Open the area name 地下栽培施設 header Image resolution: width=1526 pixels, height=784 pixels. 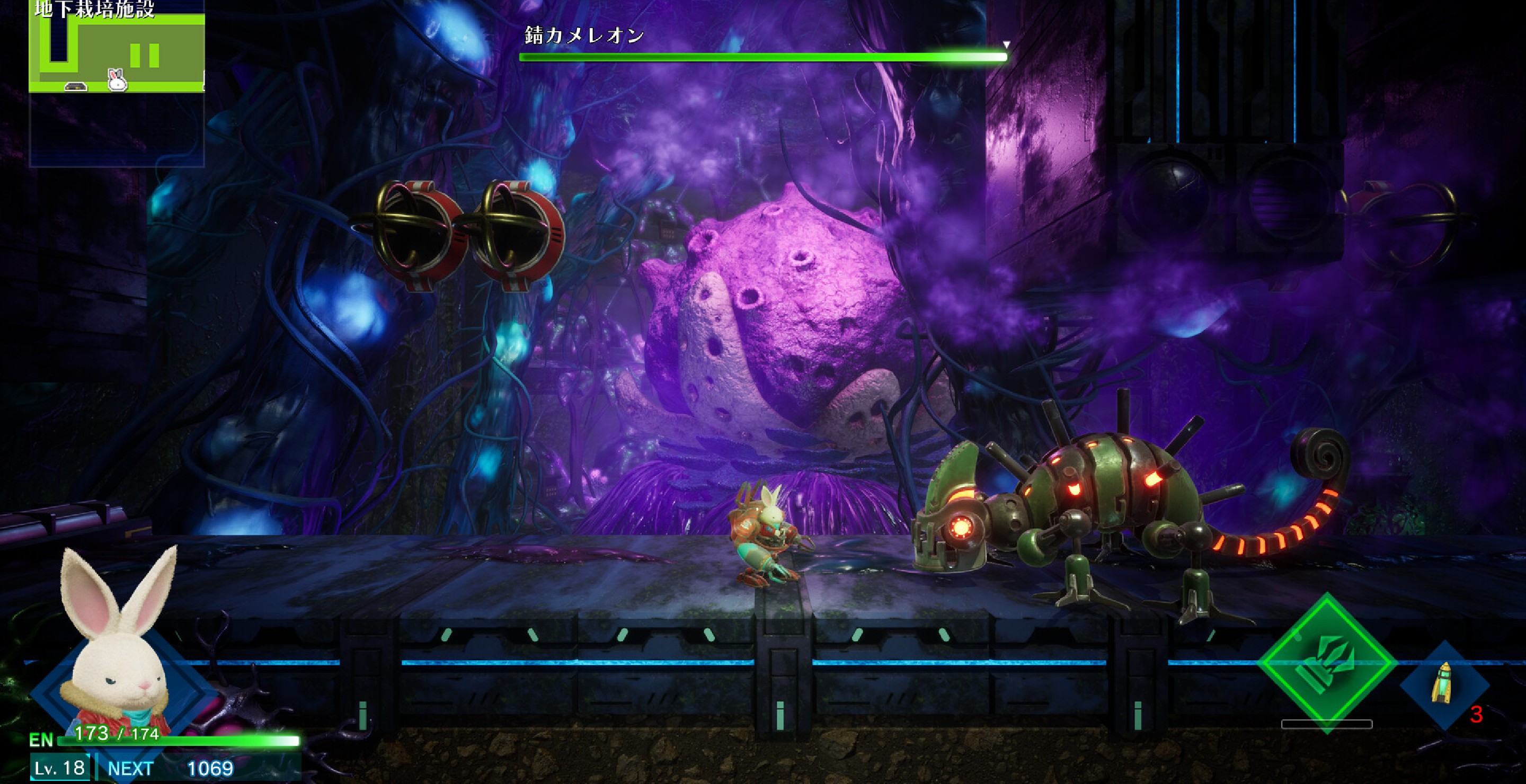95,10
